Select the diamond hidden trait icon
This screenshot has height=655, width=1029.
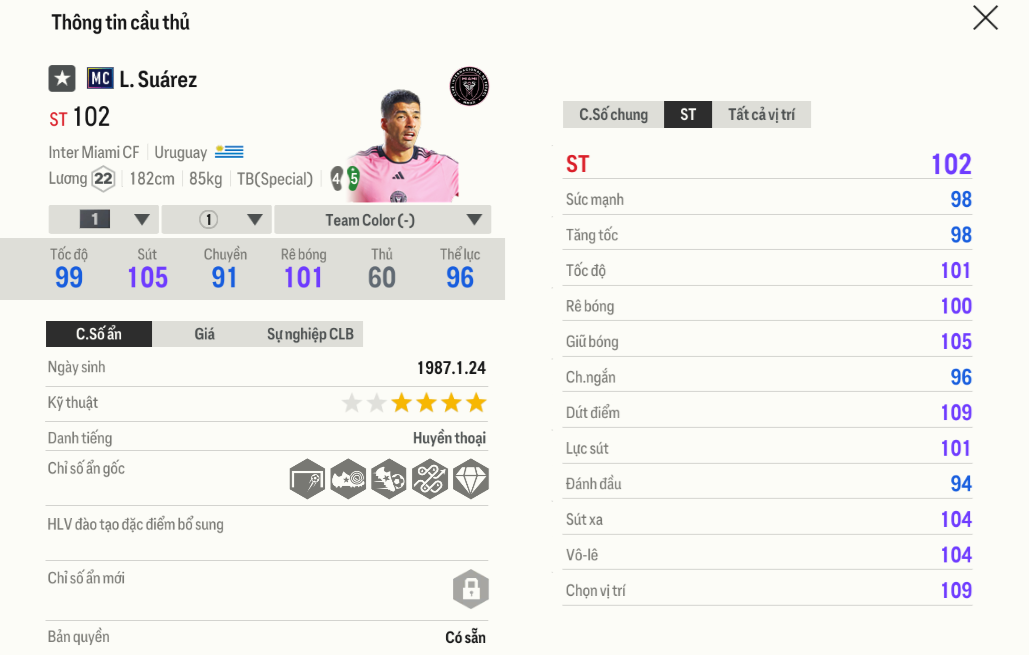[x=470, y=479]
